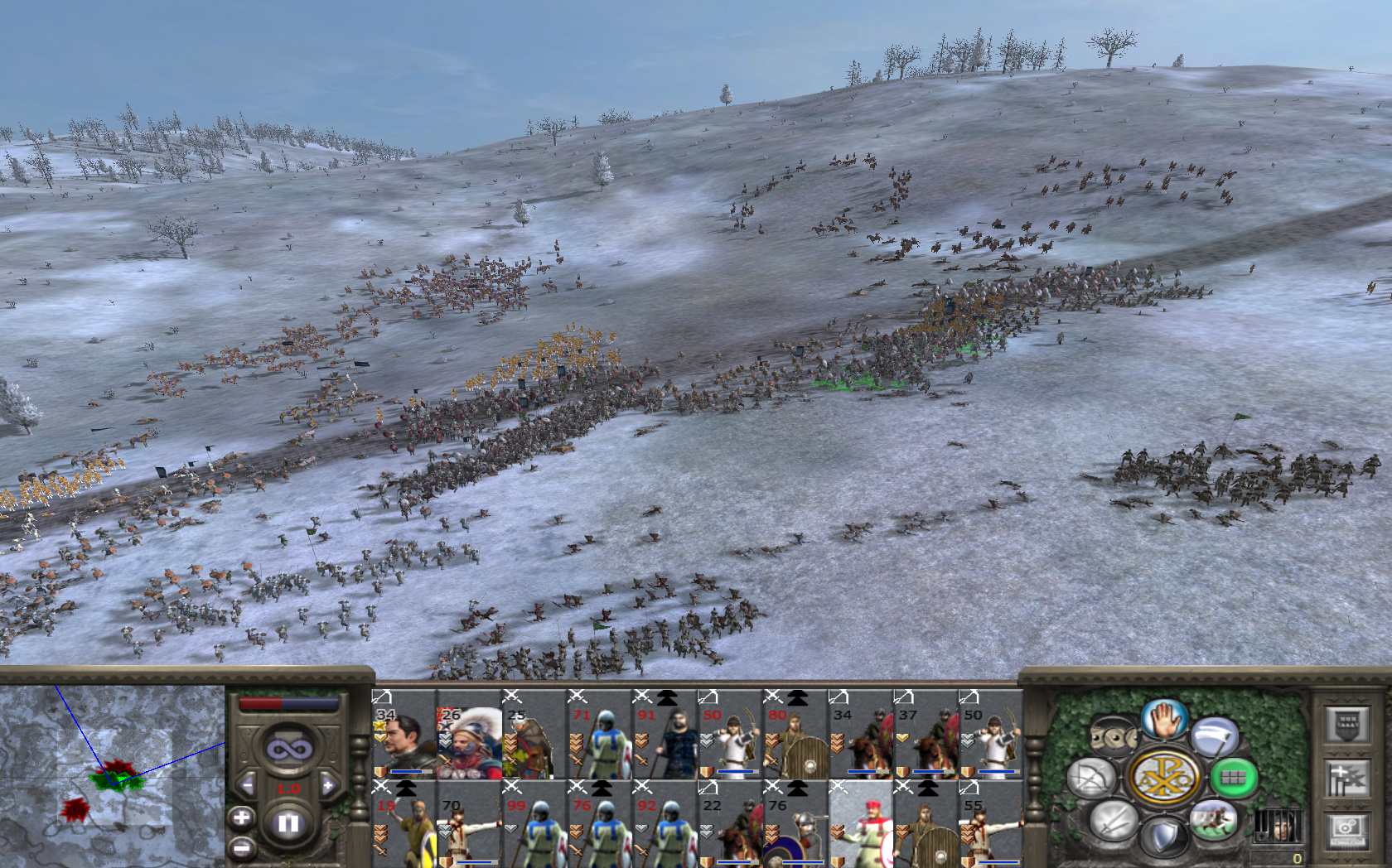
Task: Open the captured prisoner portrait panel
Action: coord(1277,825)
